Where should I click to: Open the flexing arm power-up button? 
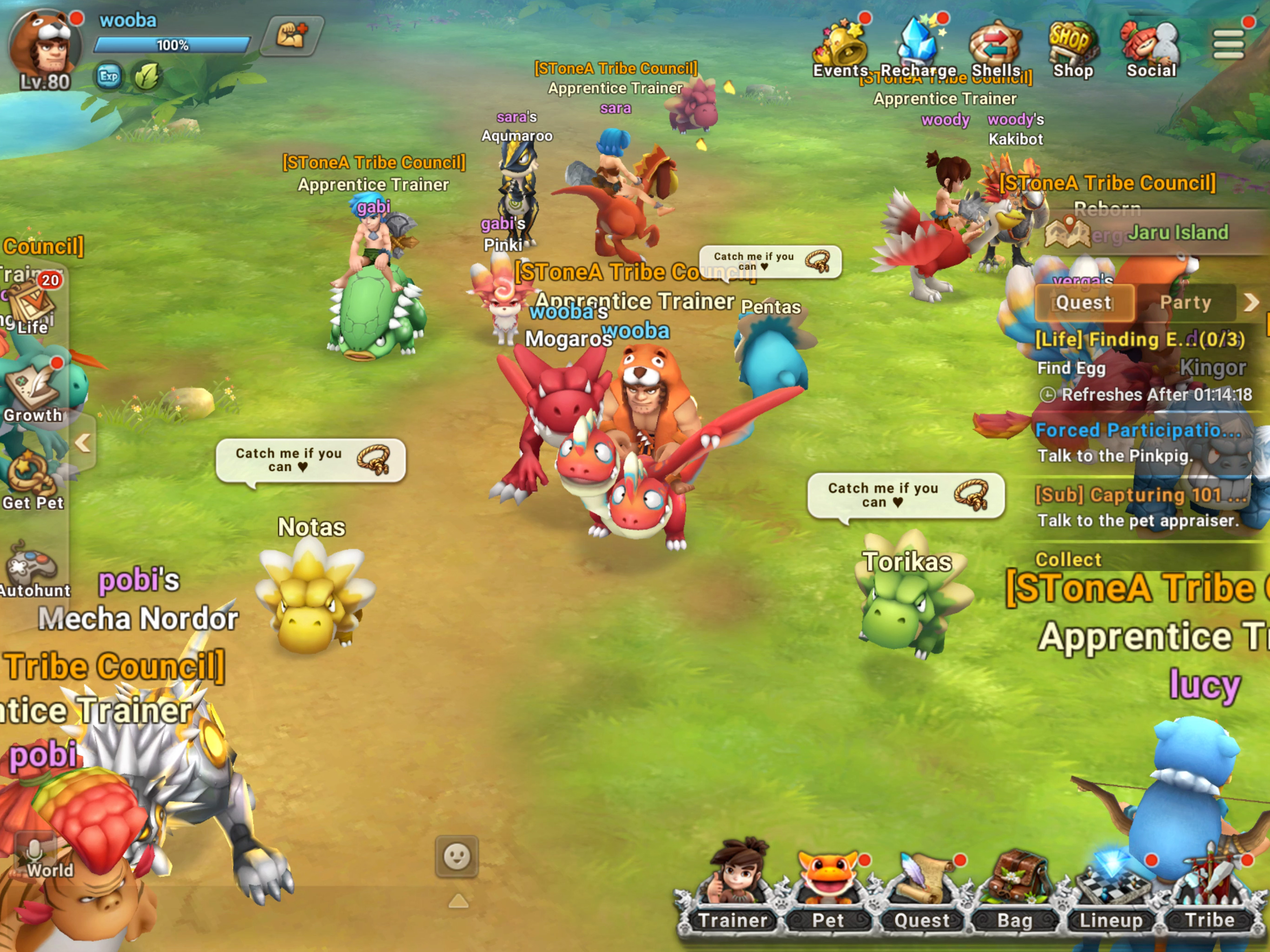pos(291,36)
